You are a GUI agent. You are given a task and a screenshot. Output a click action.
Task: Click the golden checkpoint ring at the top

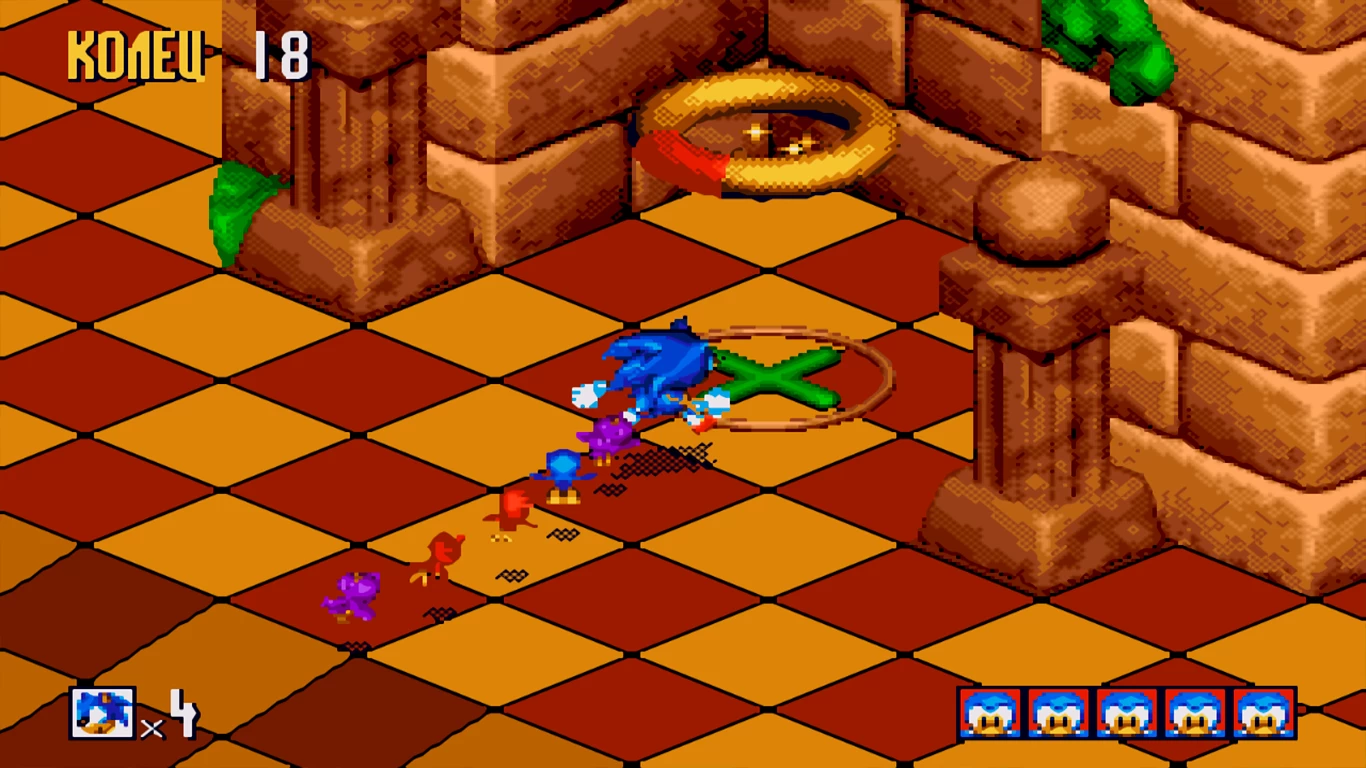[770, 130]
